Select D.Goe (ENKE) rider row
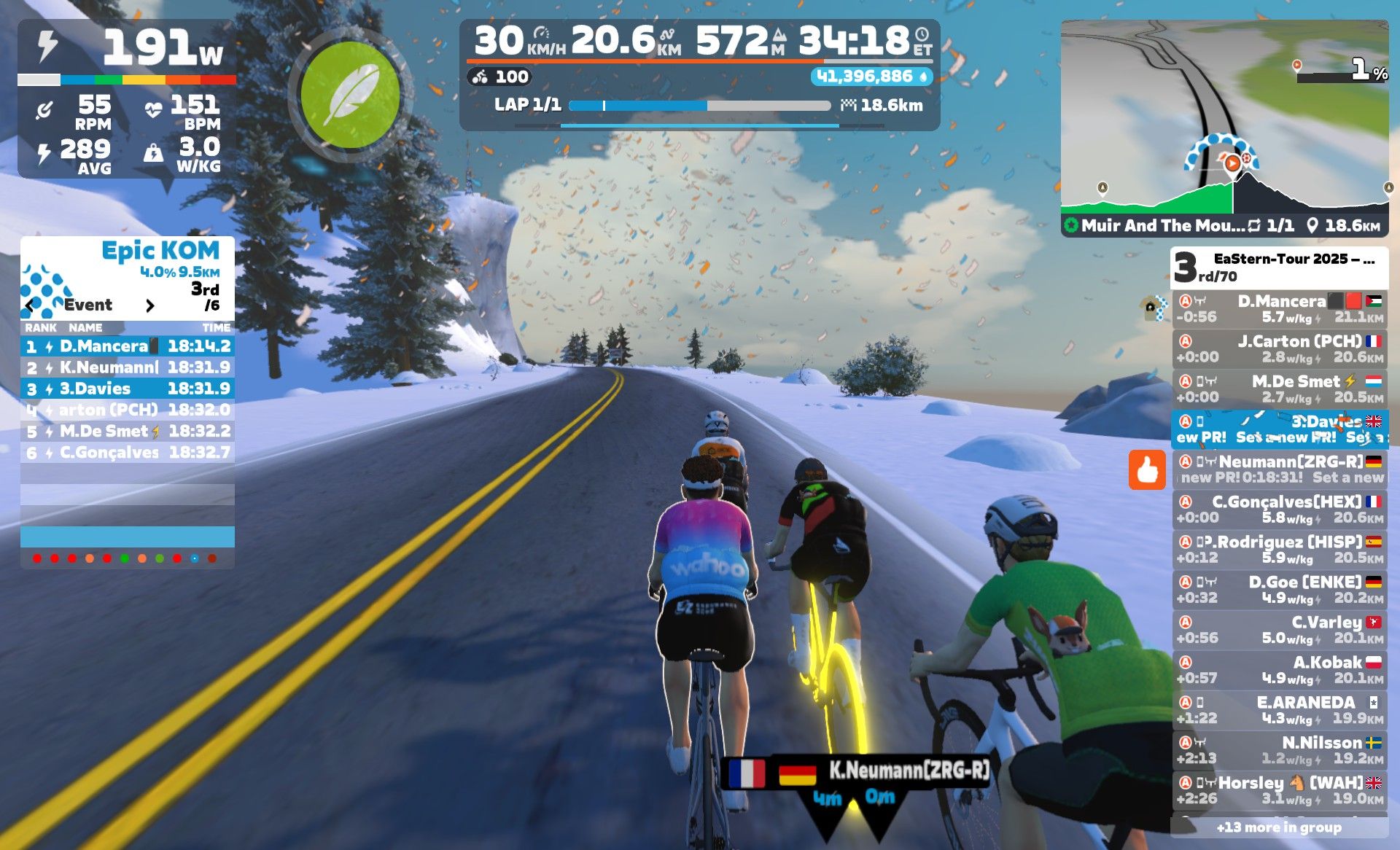Viewport: 1400px width, 850px height. [1280, 589]
